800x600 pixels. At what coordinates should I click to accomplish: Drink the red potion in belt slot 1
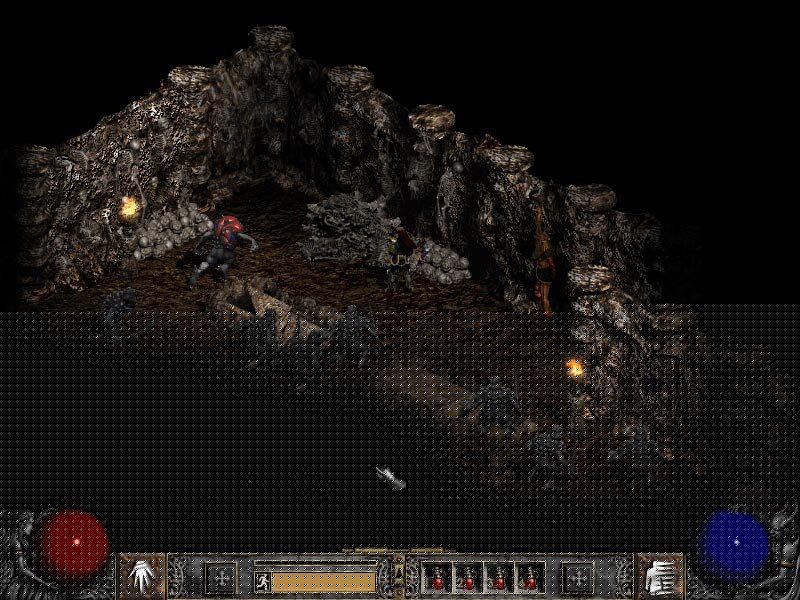coord(439,578)
